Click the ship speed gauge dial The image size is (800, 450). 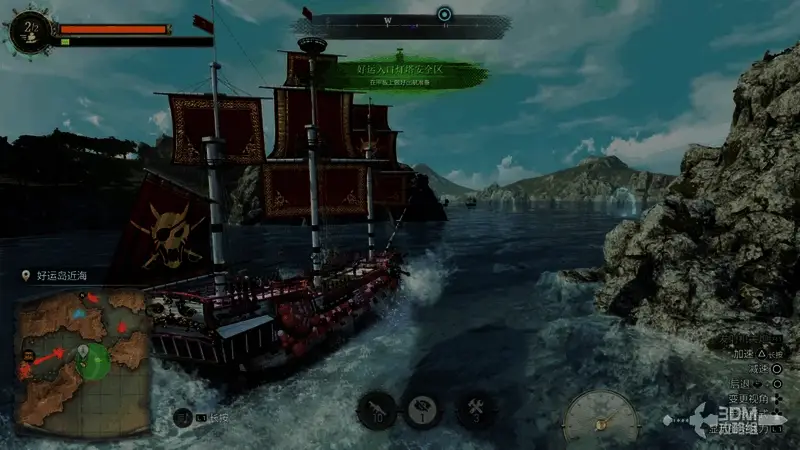[x=601, y=417]
